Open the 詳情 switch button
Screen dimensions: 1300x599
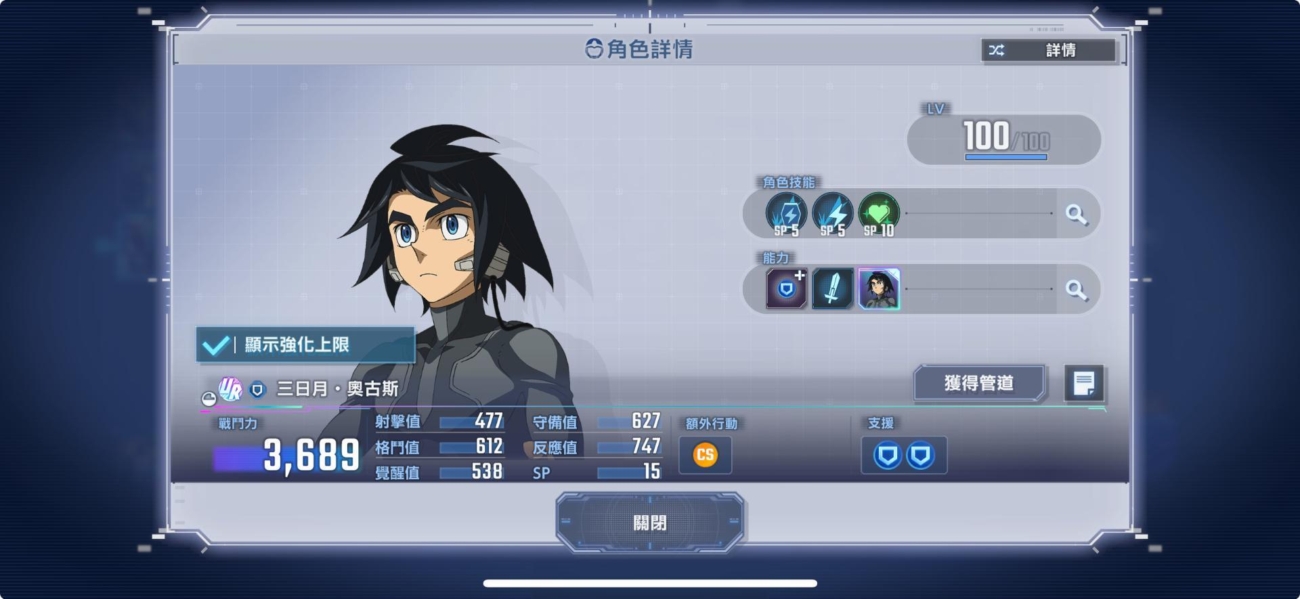[1048, 50]
